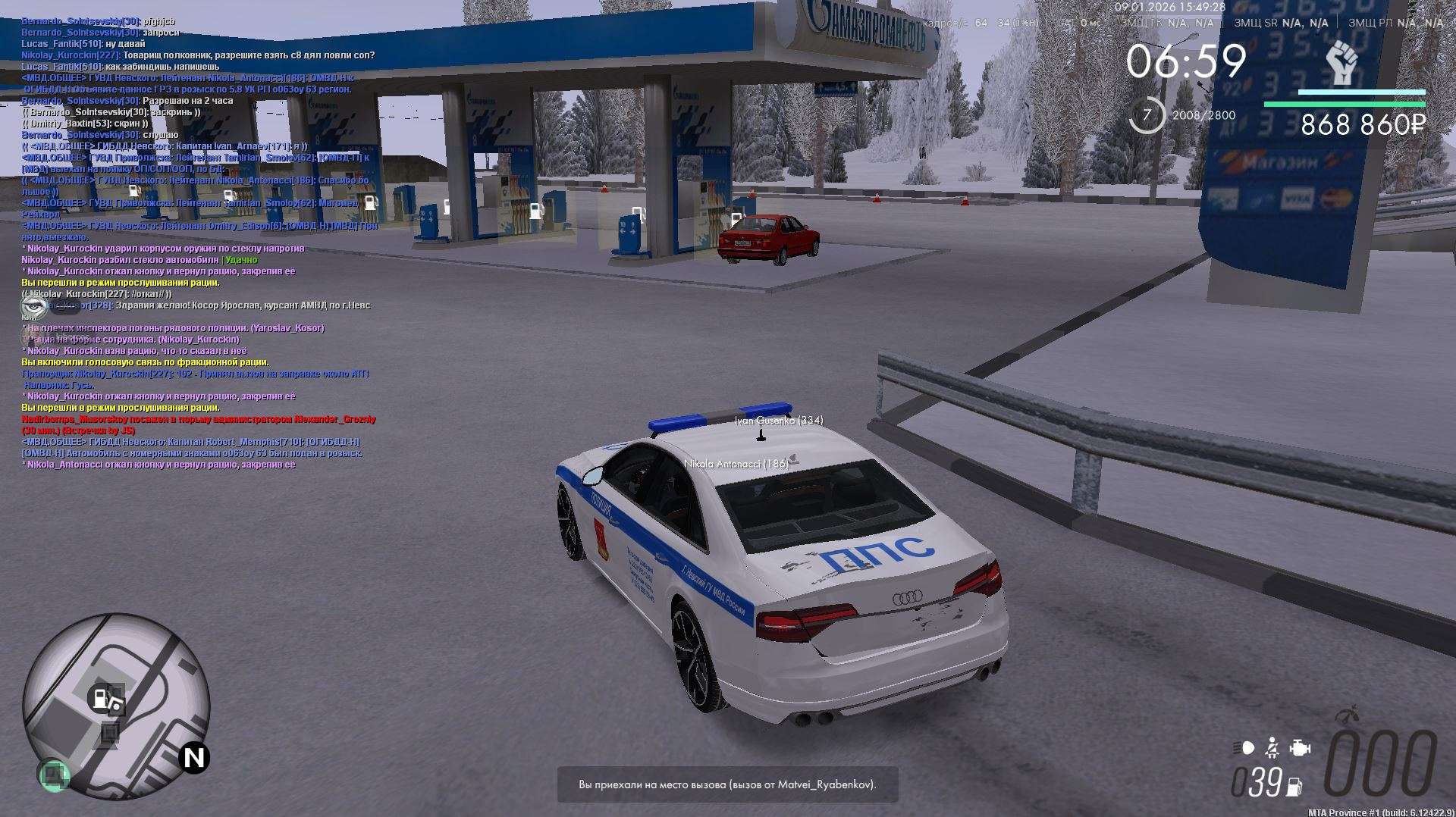Click the north compass N badge
The width and height of the screenshot is (1456, 817).
[x=194, y=758]
